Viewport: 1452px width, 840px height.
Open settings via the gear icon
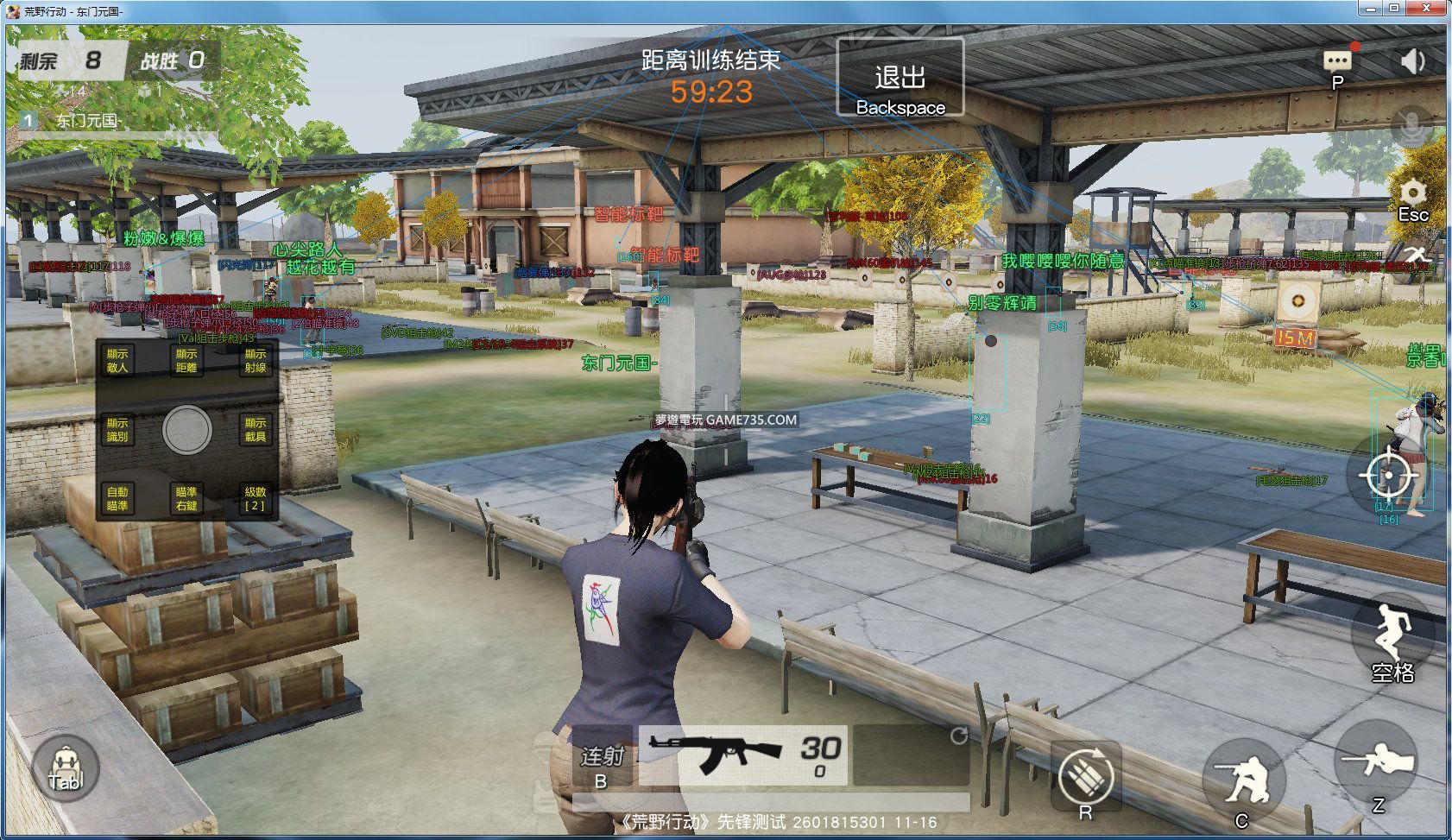coord(1412,193)
